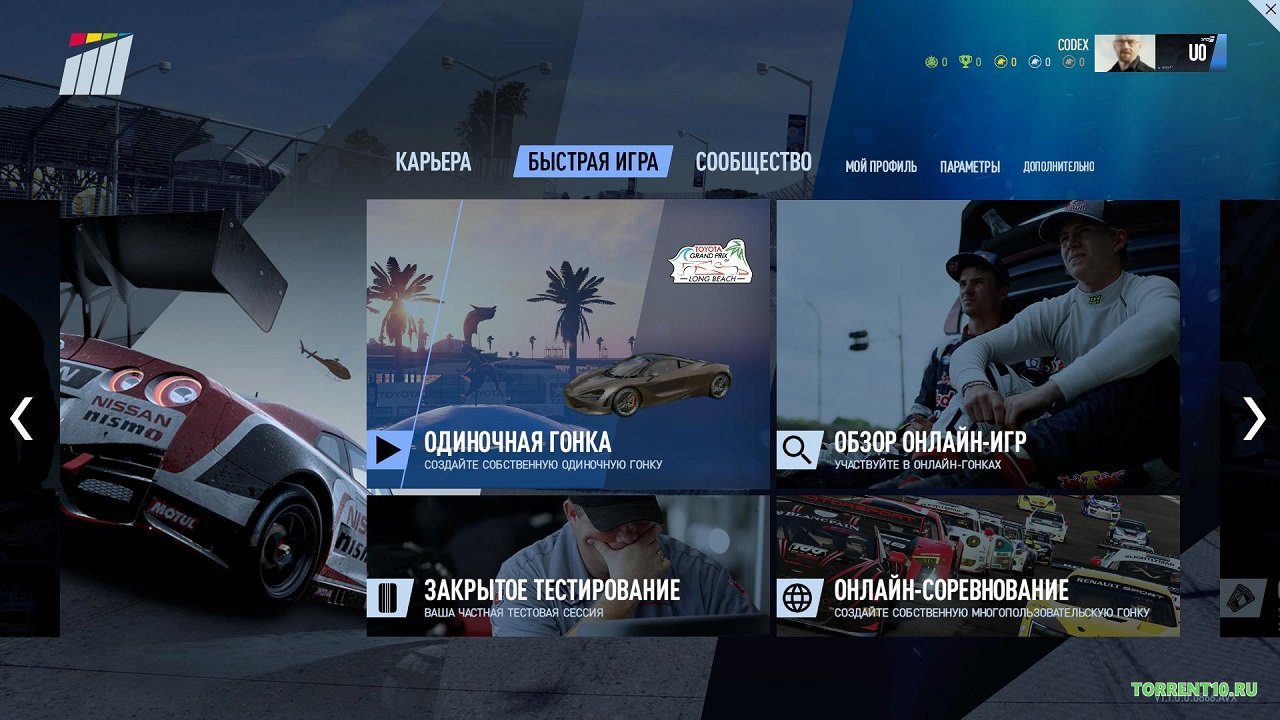1280x720 pixels.
Task: Open the ДОПОЛНИТЕЛЬНО menu
Action: [1058, 167]
